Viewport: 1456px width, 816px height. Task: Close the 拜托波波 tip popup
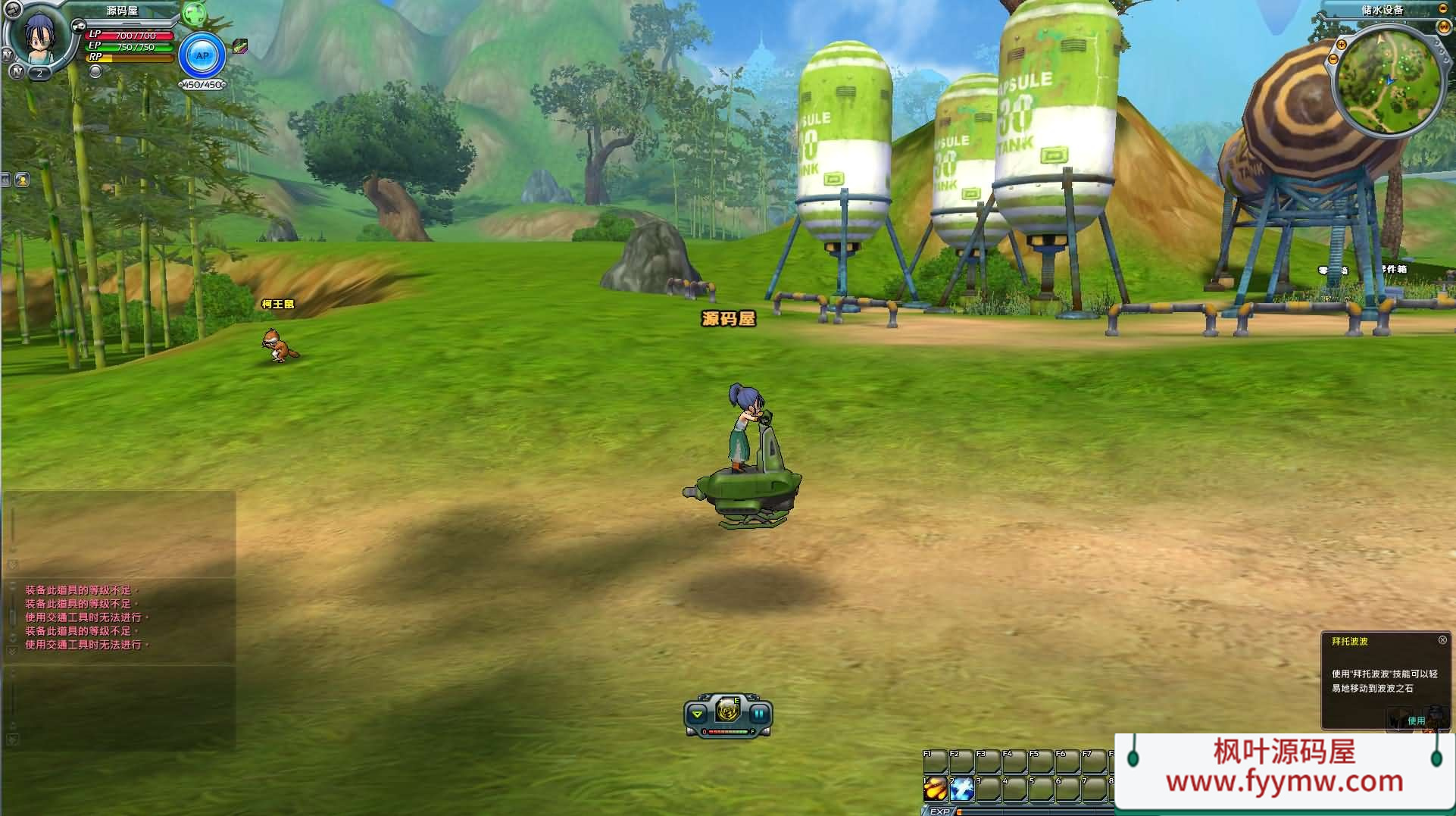pyautogui.click(x=1442, y=640)
